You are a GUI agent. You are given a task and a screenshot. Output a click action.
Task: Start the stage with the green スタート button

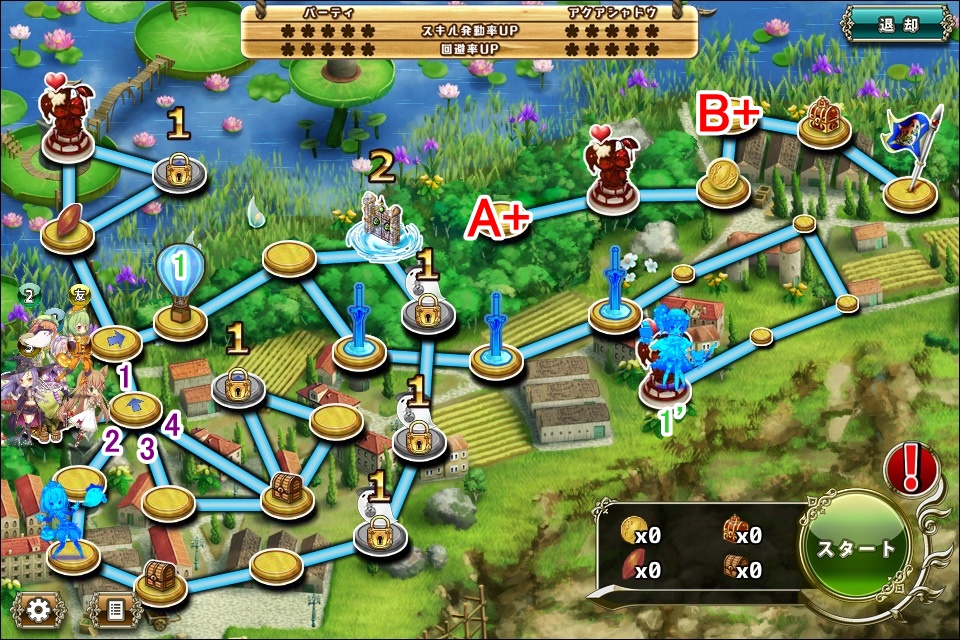pyautogui.click(x=856, y=549)
